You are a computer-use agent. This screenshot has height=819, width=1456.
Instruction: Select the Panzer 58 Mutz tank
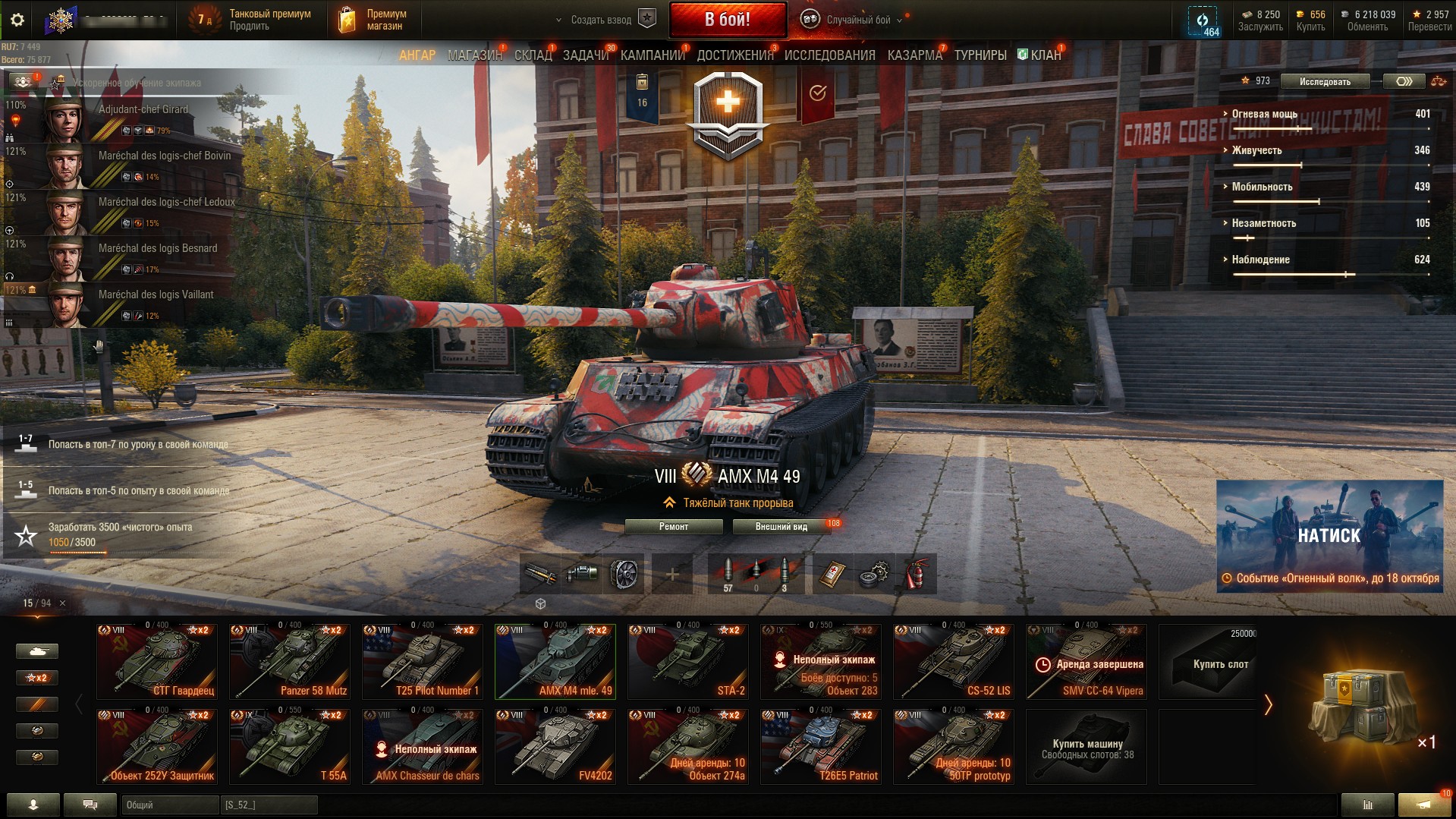290,661
